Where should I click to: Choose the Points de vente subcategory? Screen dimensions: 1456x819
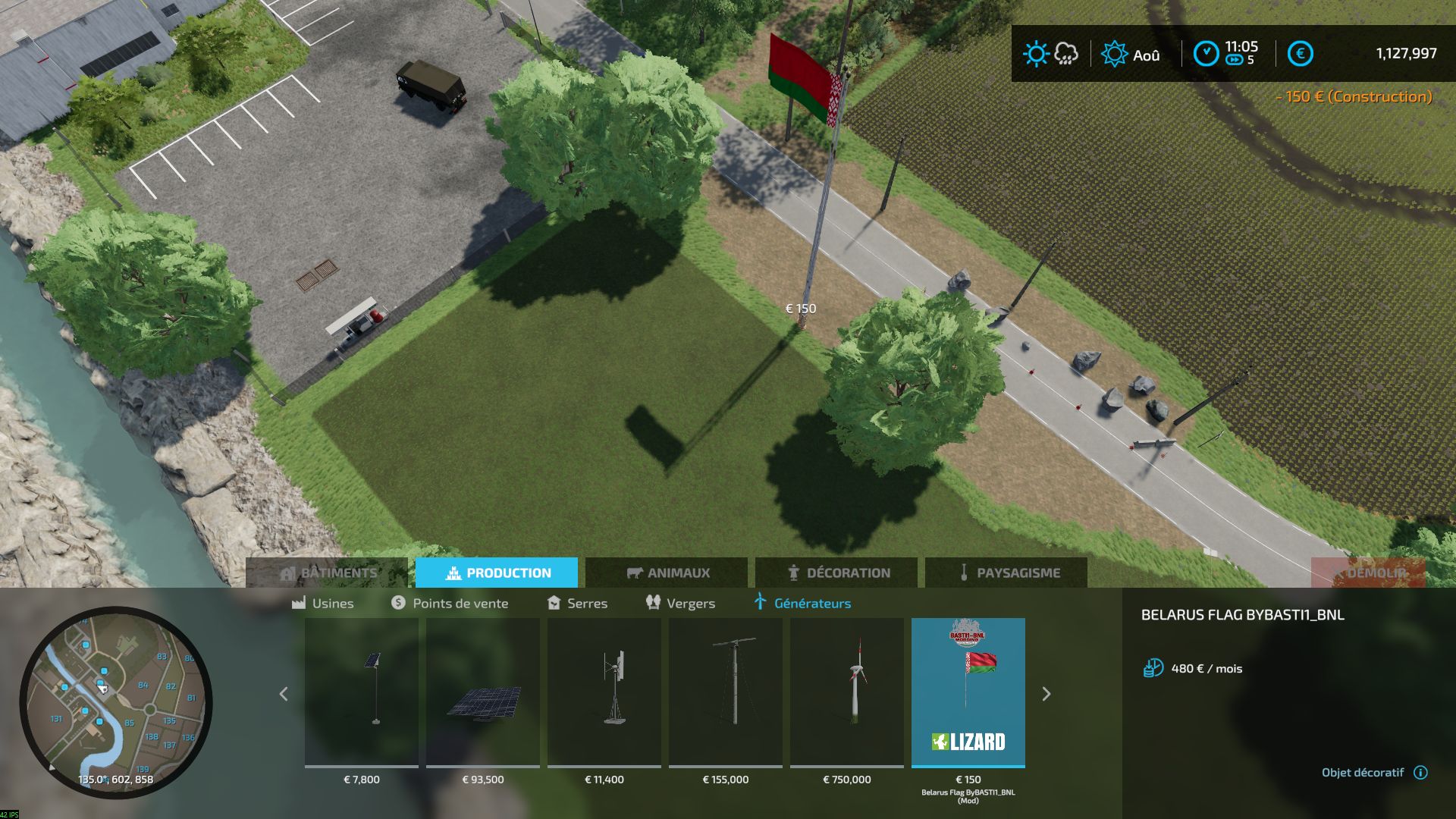450,604
